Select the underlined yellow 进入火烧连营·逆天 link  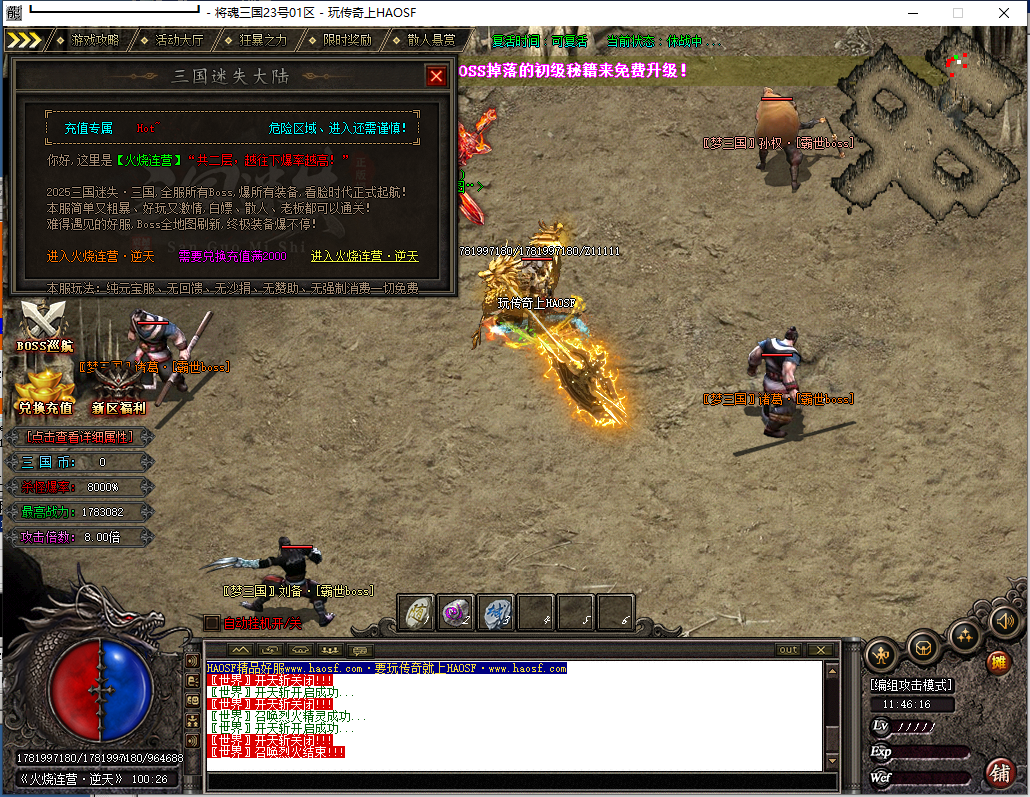point(364,257)
